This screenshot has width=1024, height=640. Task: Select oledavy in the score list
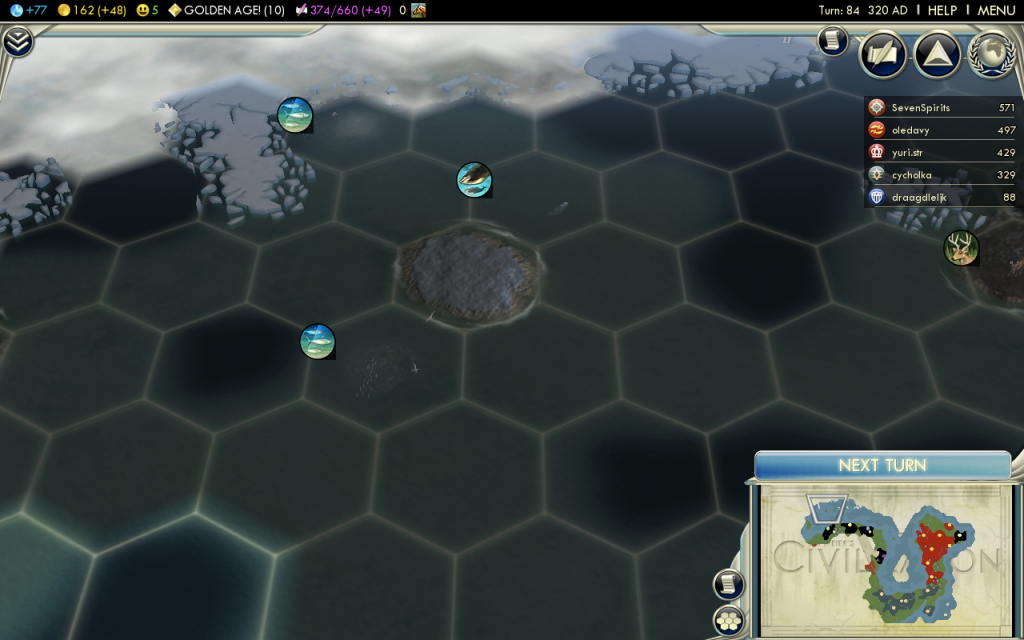920,130
